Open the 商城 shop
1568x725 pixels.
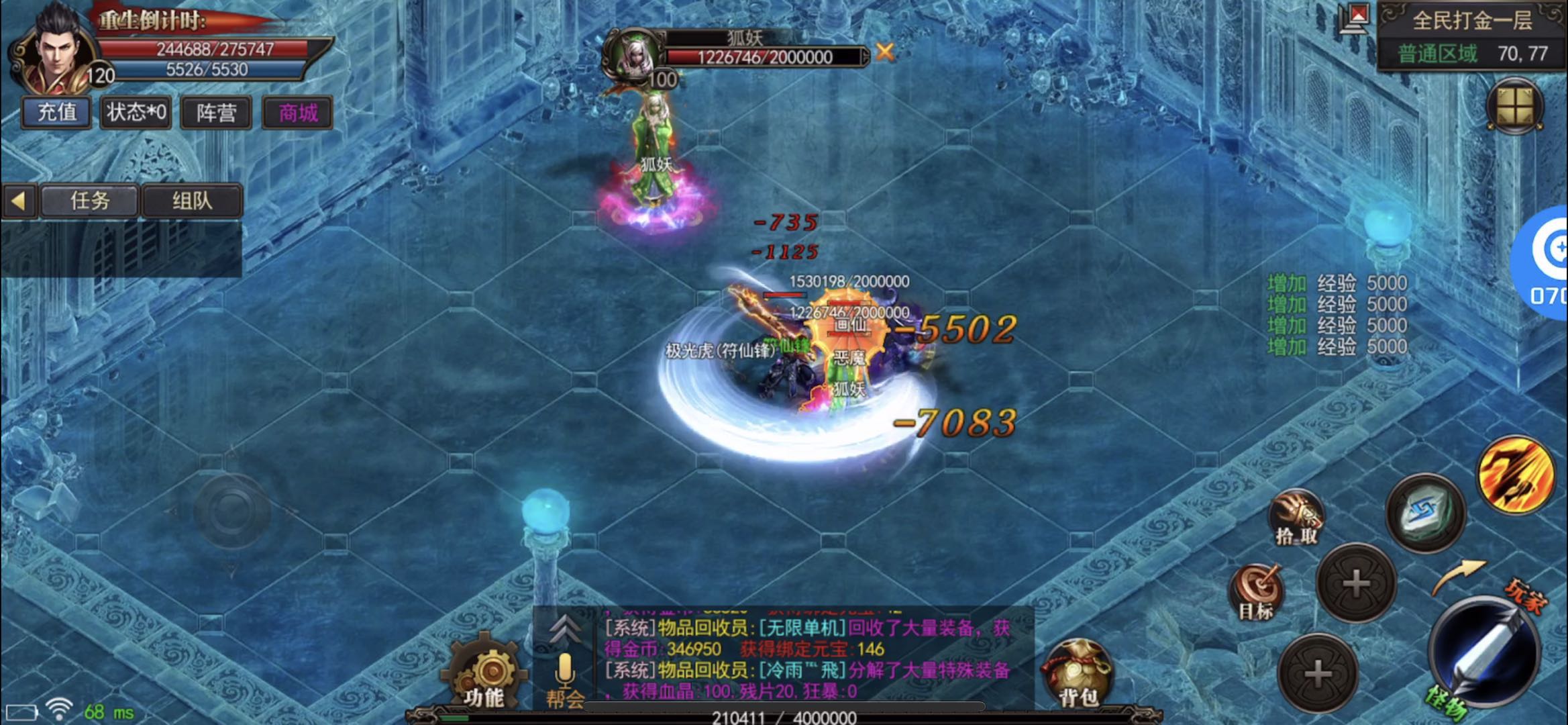point(297,112)
